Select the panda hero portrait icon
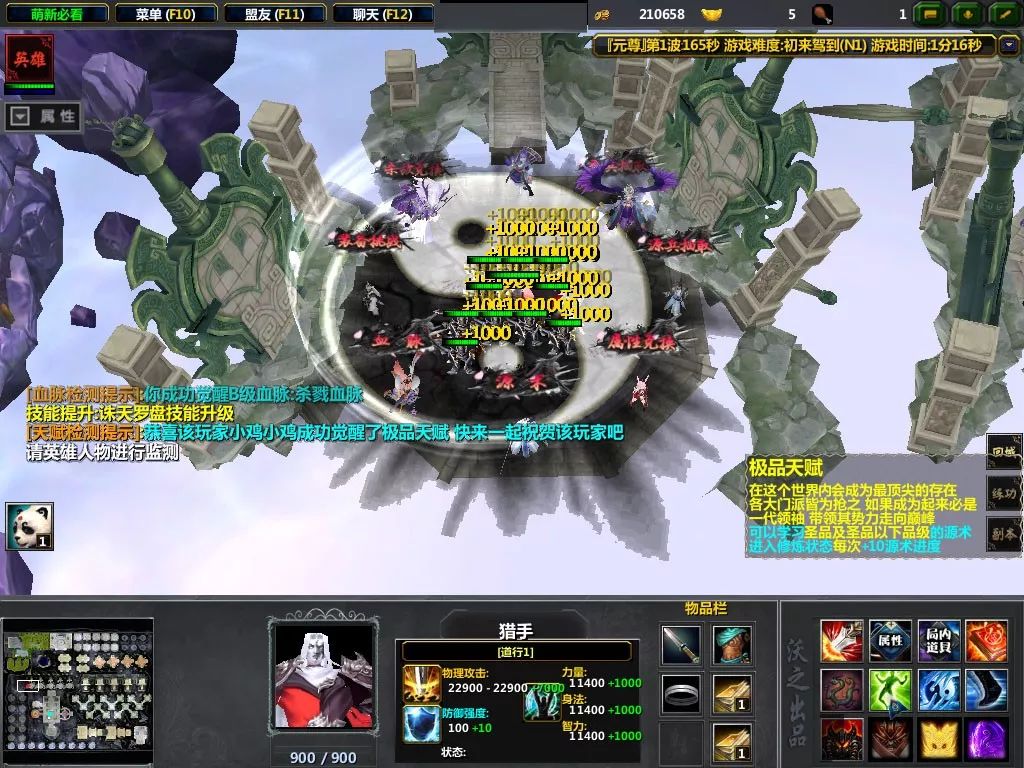1024x768 pixels. tap(29, 526)
